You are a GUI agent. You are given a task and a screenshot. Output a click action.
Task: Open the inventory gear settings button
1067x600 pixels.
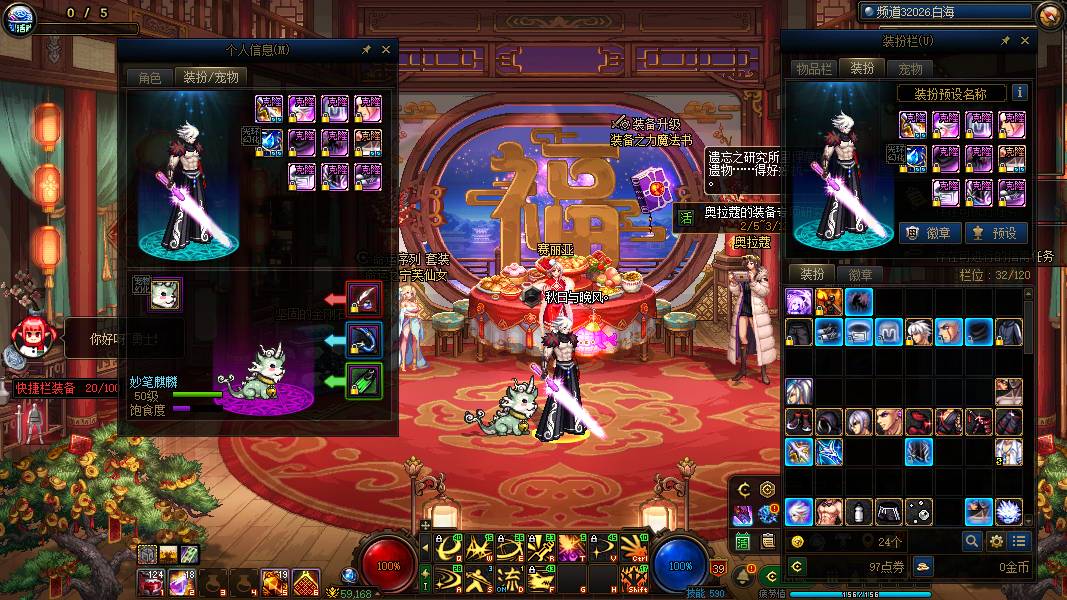(996, 541)
